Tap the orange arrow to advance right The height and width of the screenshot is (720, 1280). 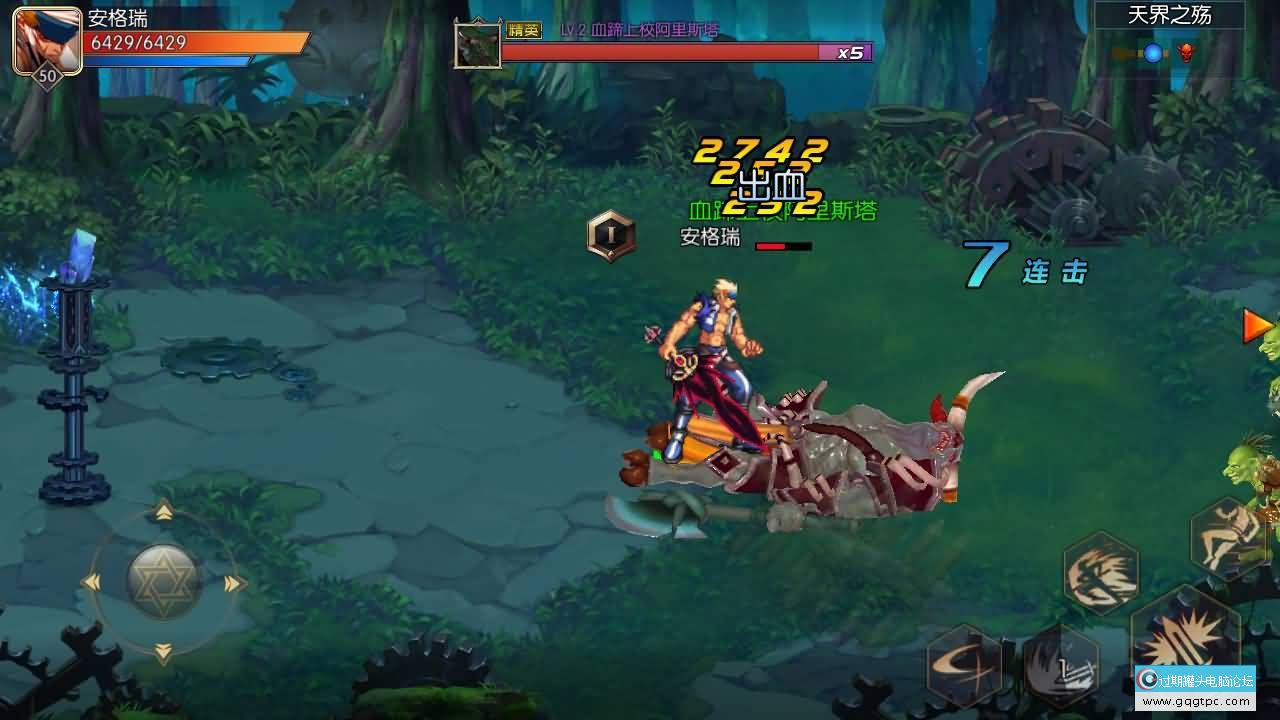pos(1257,326)
